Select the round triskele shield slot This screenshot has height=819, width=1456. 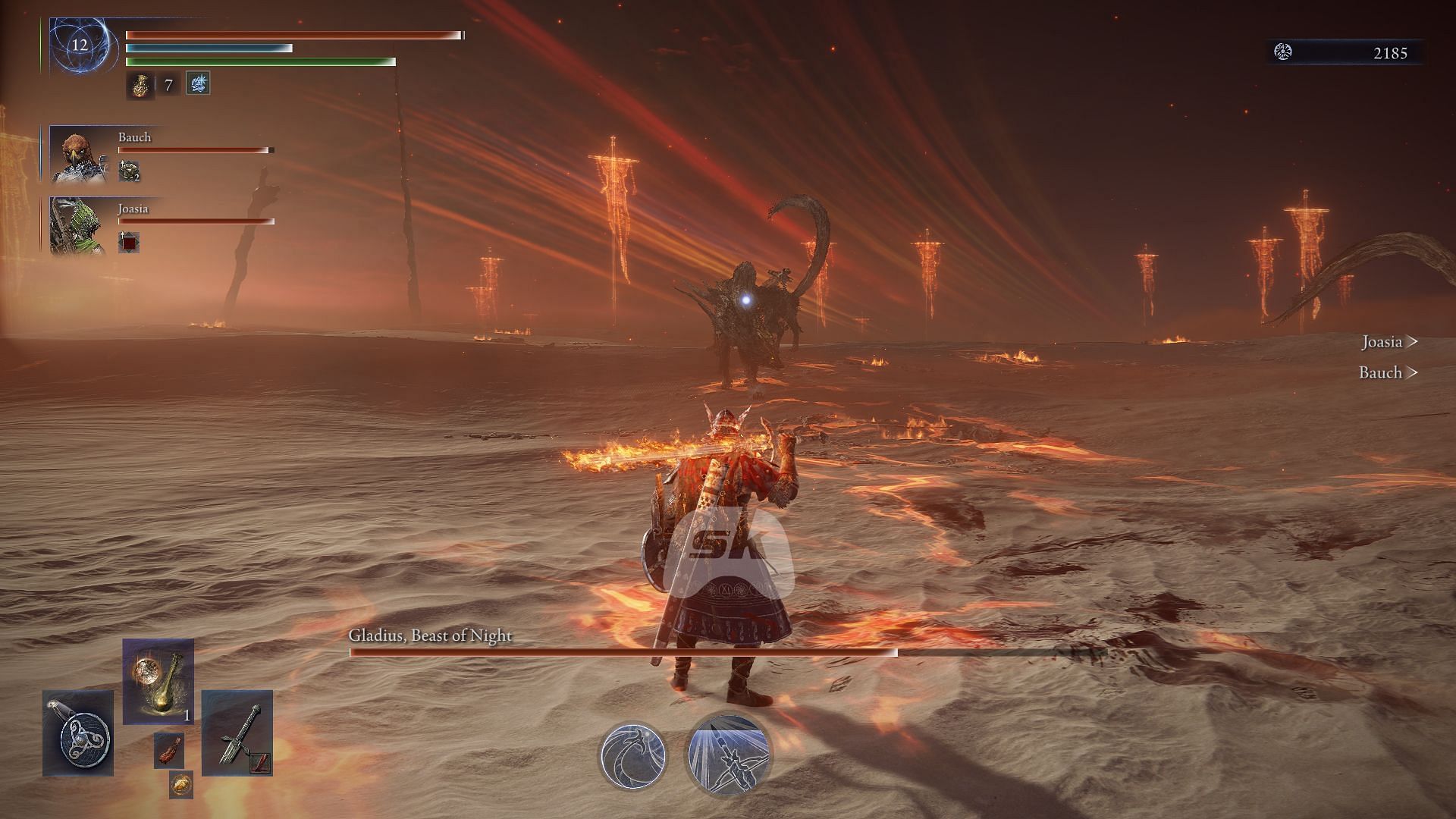(78, 733)
